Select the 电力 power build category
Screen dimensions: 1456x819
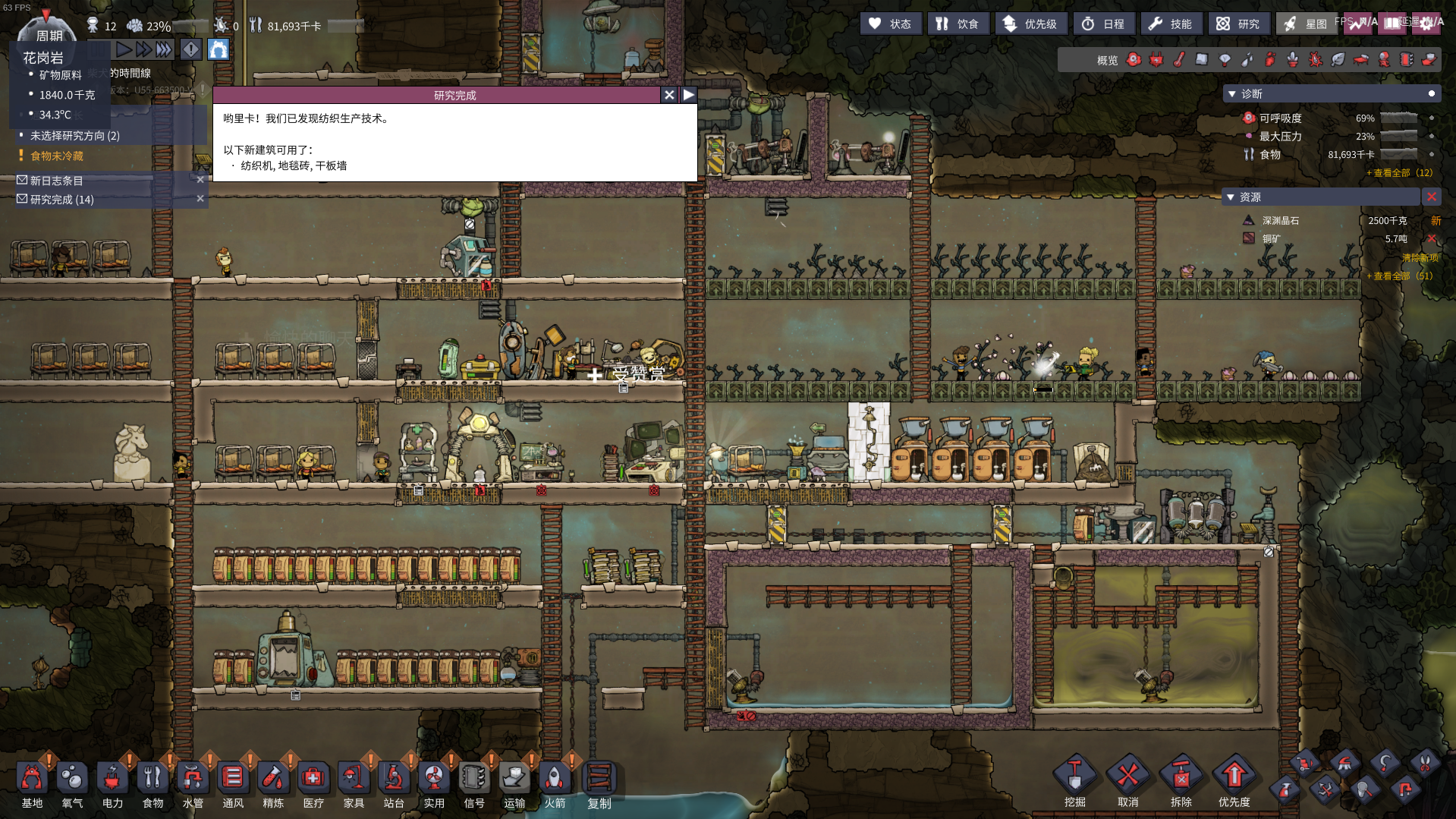click(112, 783)
